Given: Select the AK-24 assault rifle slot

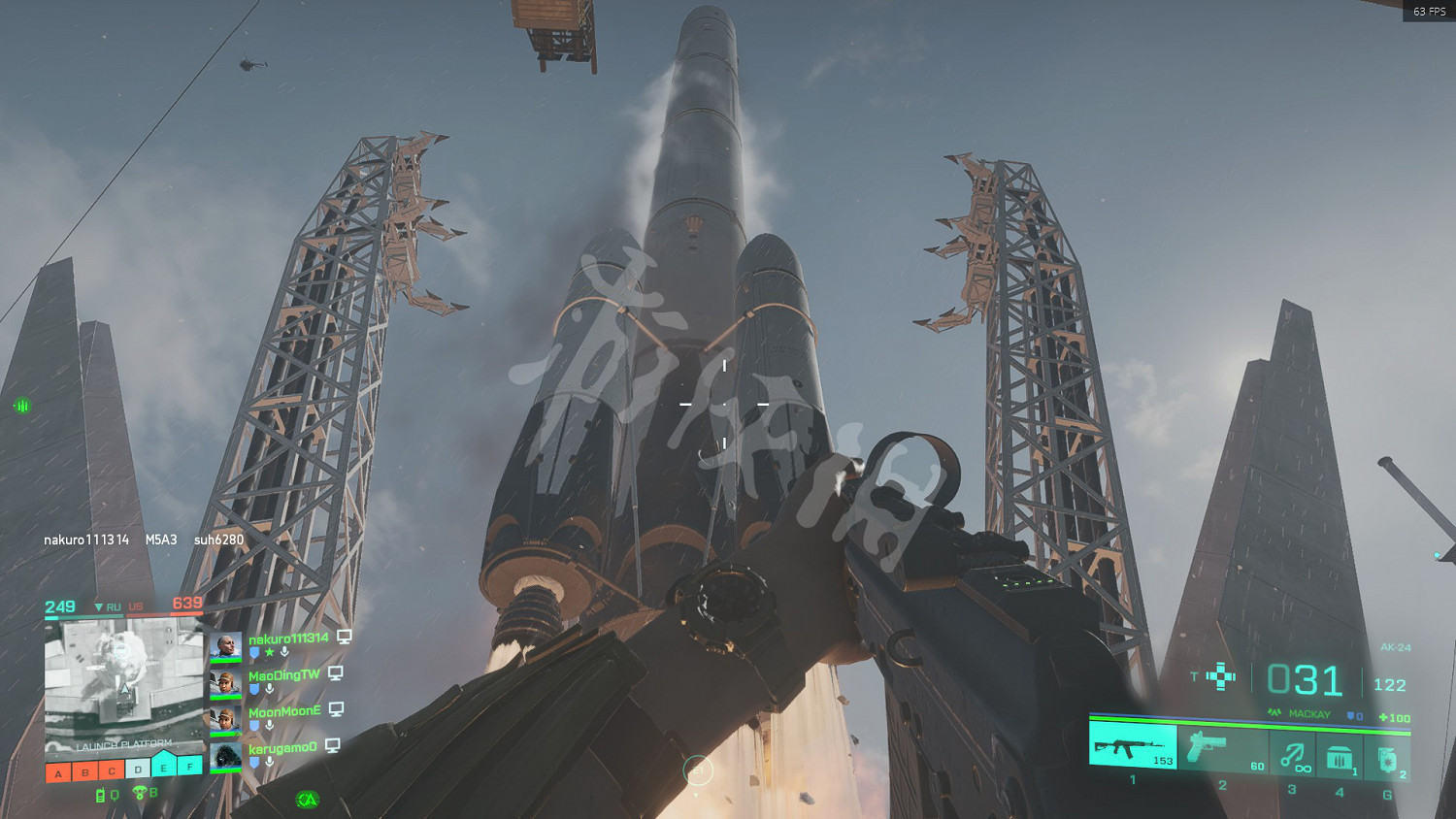Looking at the screenshot, I should pos(1133,747).
